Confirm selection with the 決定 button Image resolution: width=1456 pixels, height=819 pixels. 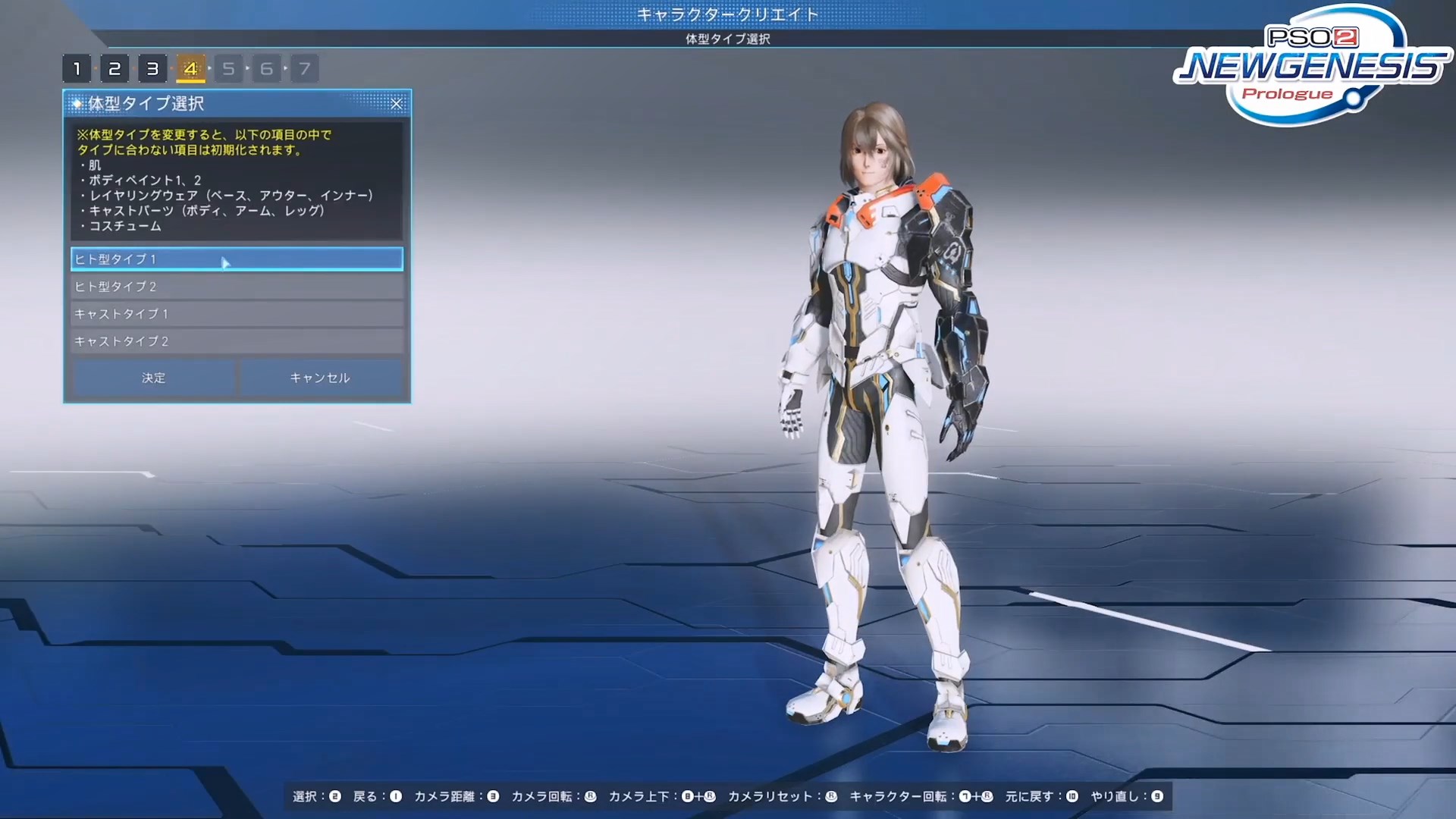(x=152, y=377)
